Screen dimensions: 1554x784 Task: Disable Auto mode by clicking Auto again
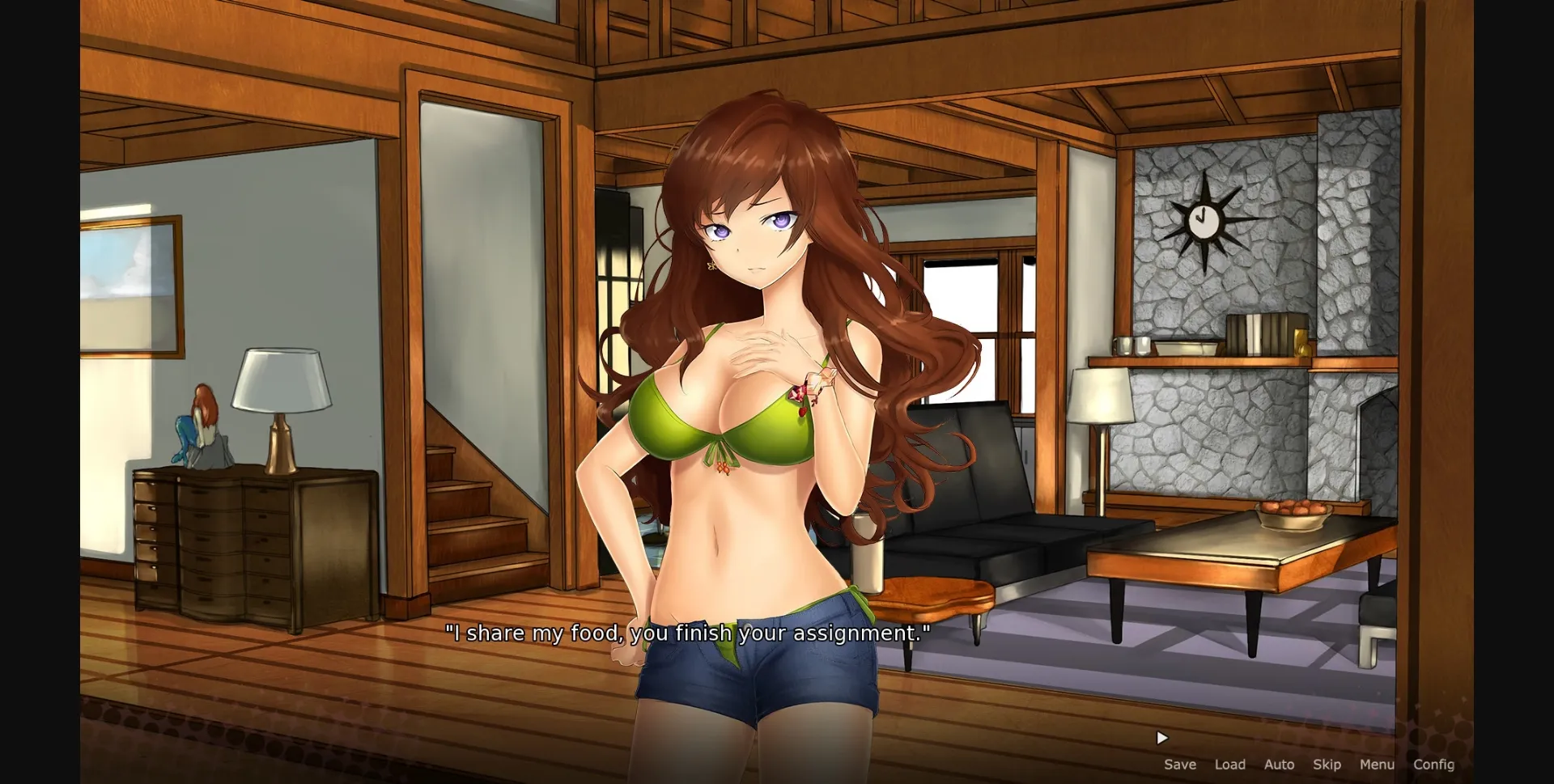point(1279,764)
